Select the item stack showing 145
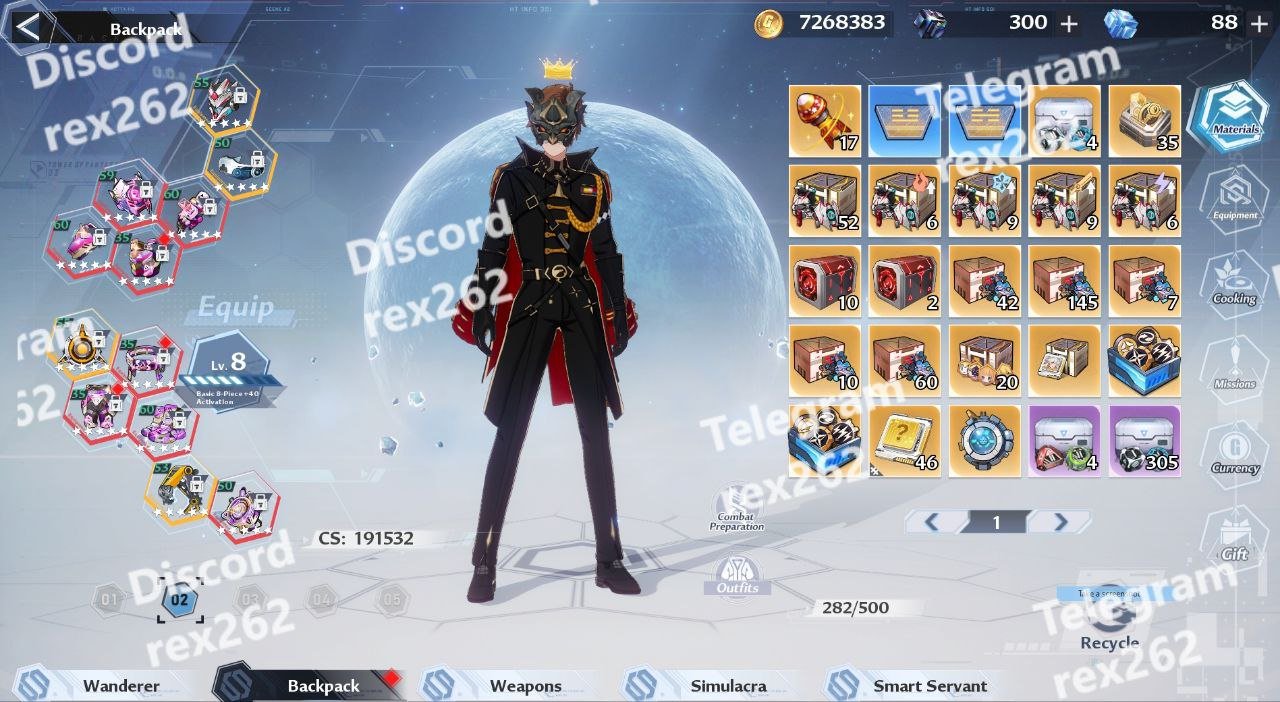 (1064, 280)
